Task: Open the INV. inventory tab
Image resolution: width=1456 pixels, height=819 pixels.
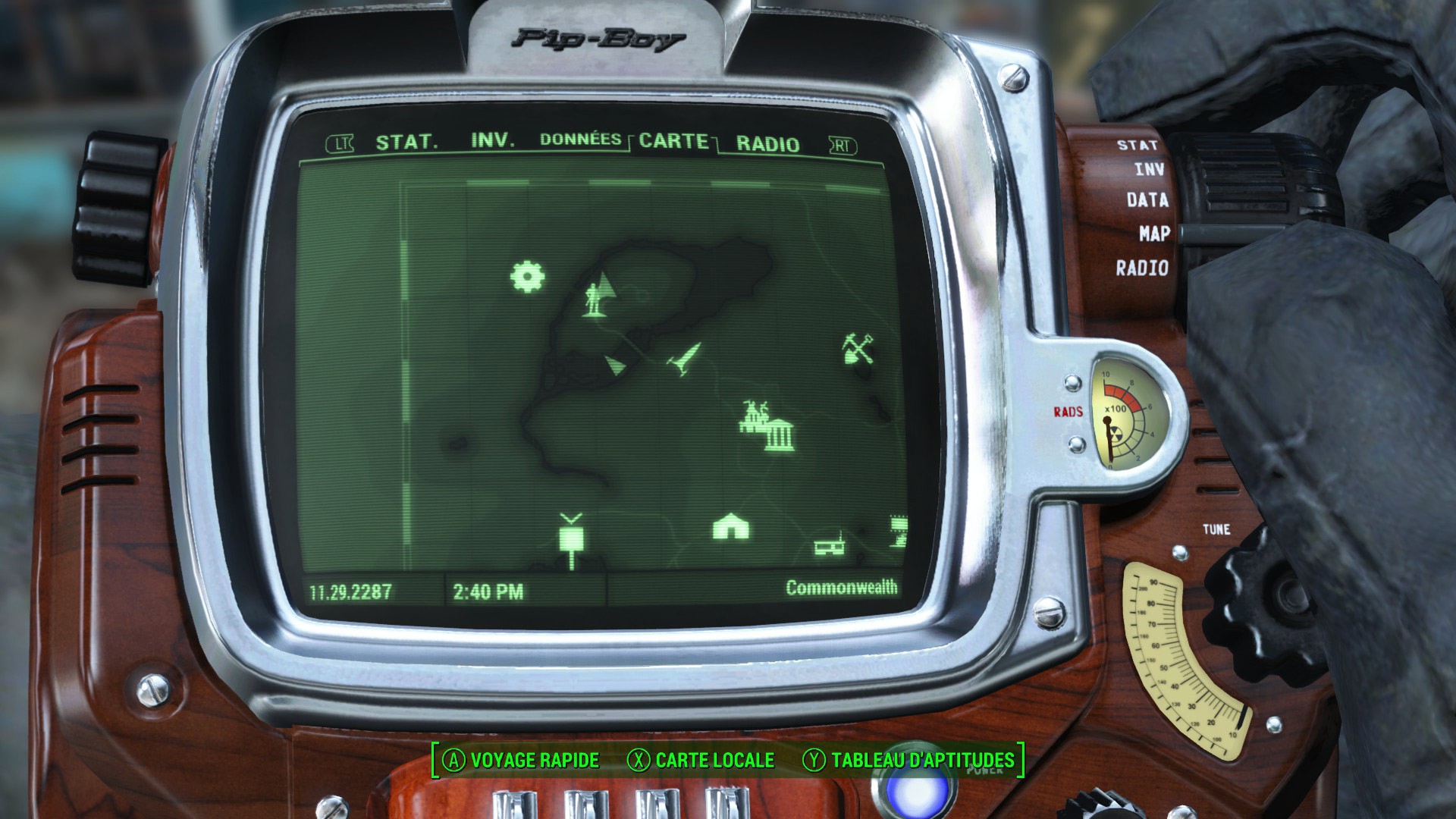Action: 492,140
